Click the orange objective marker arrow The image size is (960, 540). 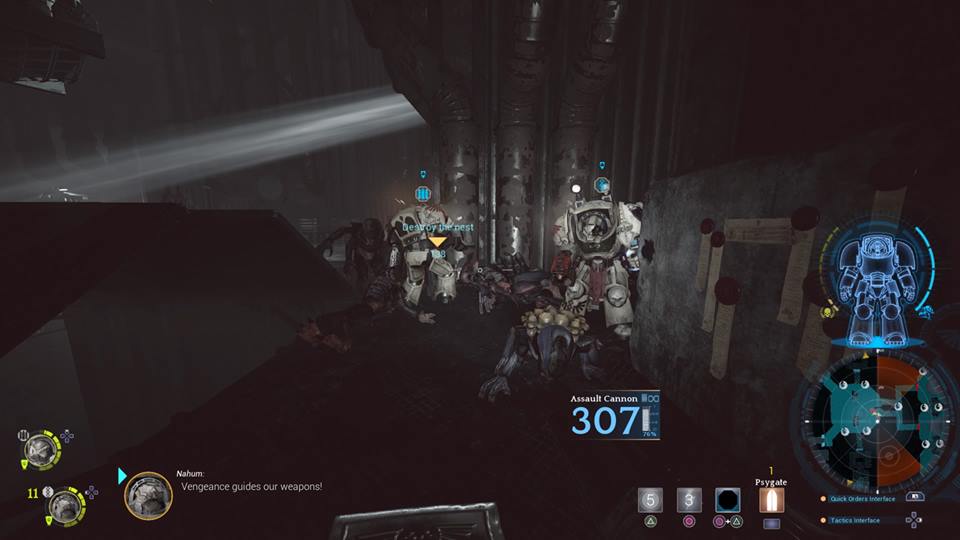coord(437,241)
